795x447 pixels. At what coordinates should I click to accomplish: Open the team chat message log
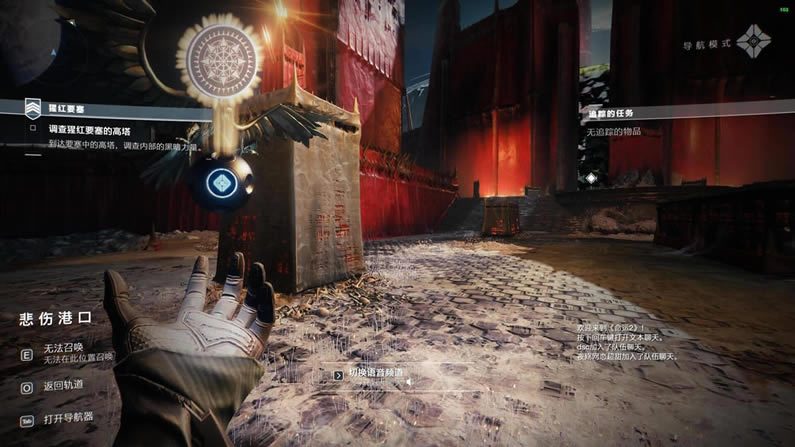[628, 342]
